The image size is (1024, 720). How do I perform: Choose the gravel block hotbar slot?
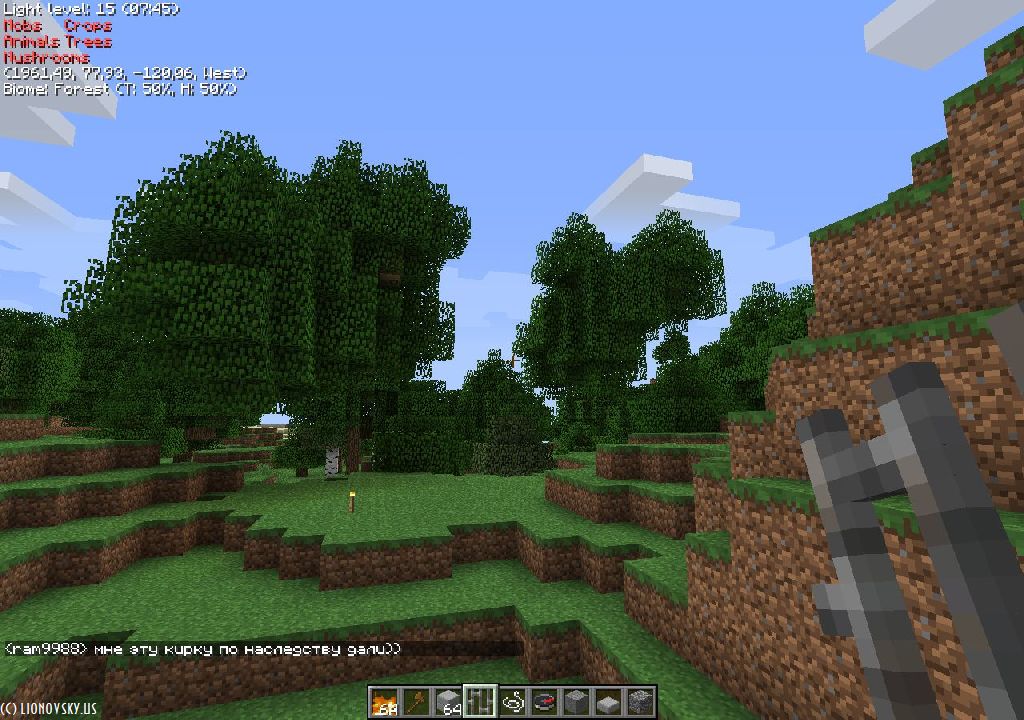point(640,702)
